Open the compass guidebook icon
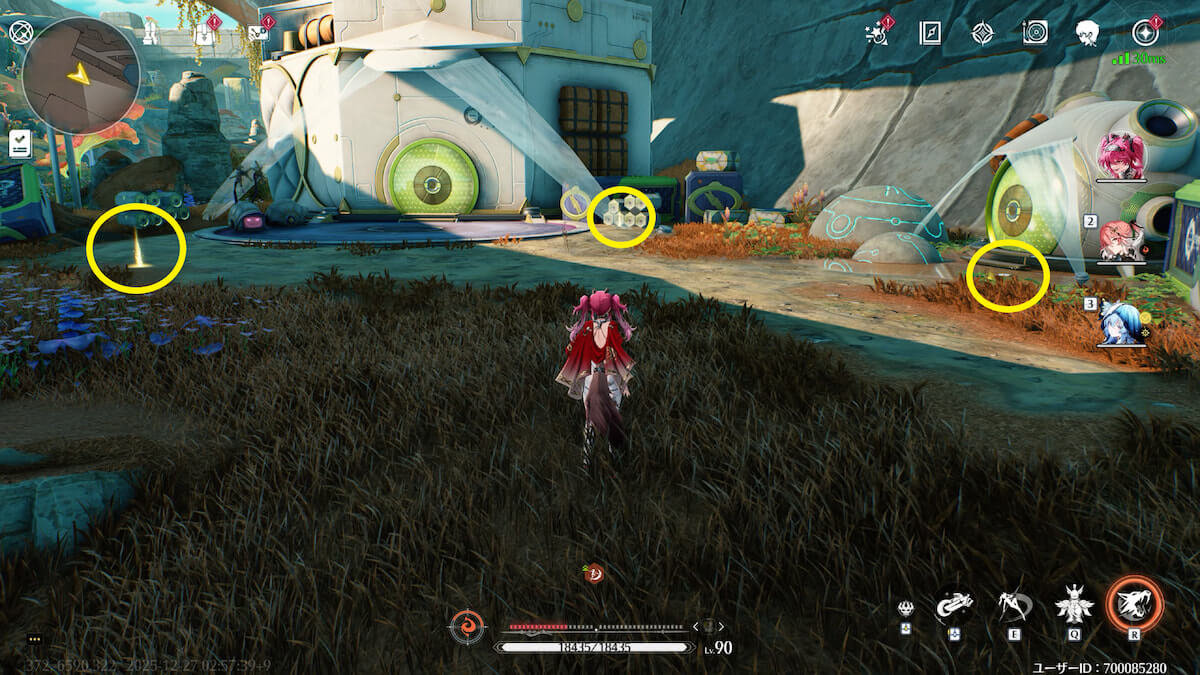 [930, 33]
